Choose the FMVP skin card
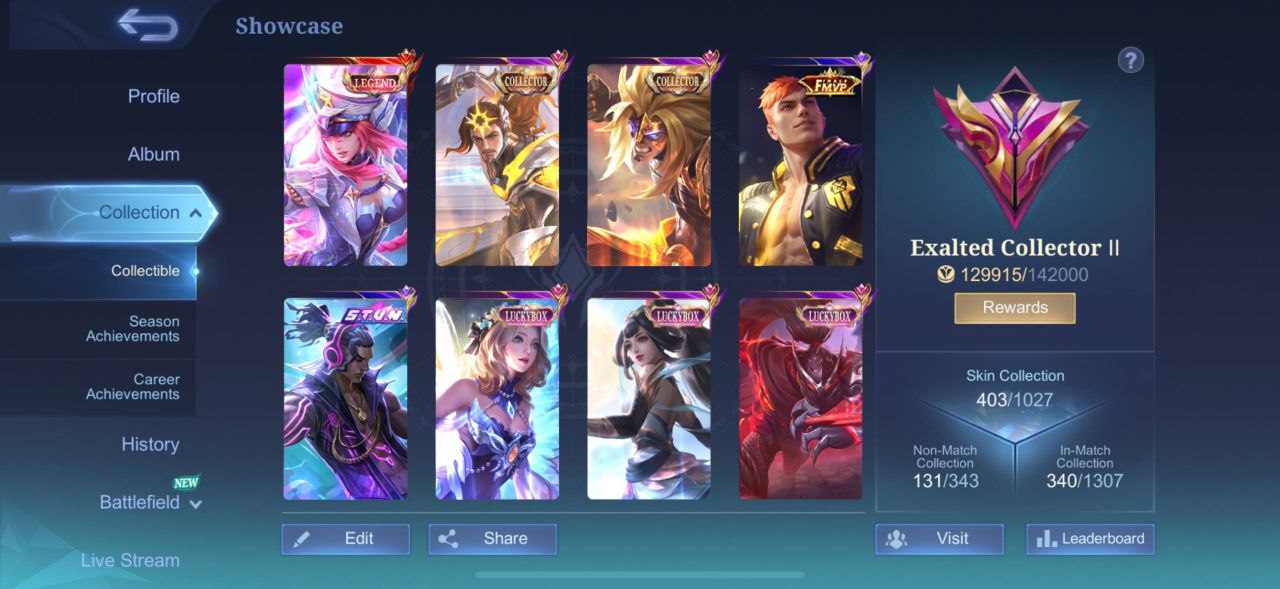 tap(800, 165)
